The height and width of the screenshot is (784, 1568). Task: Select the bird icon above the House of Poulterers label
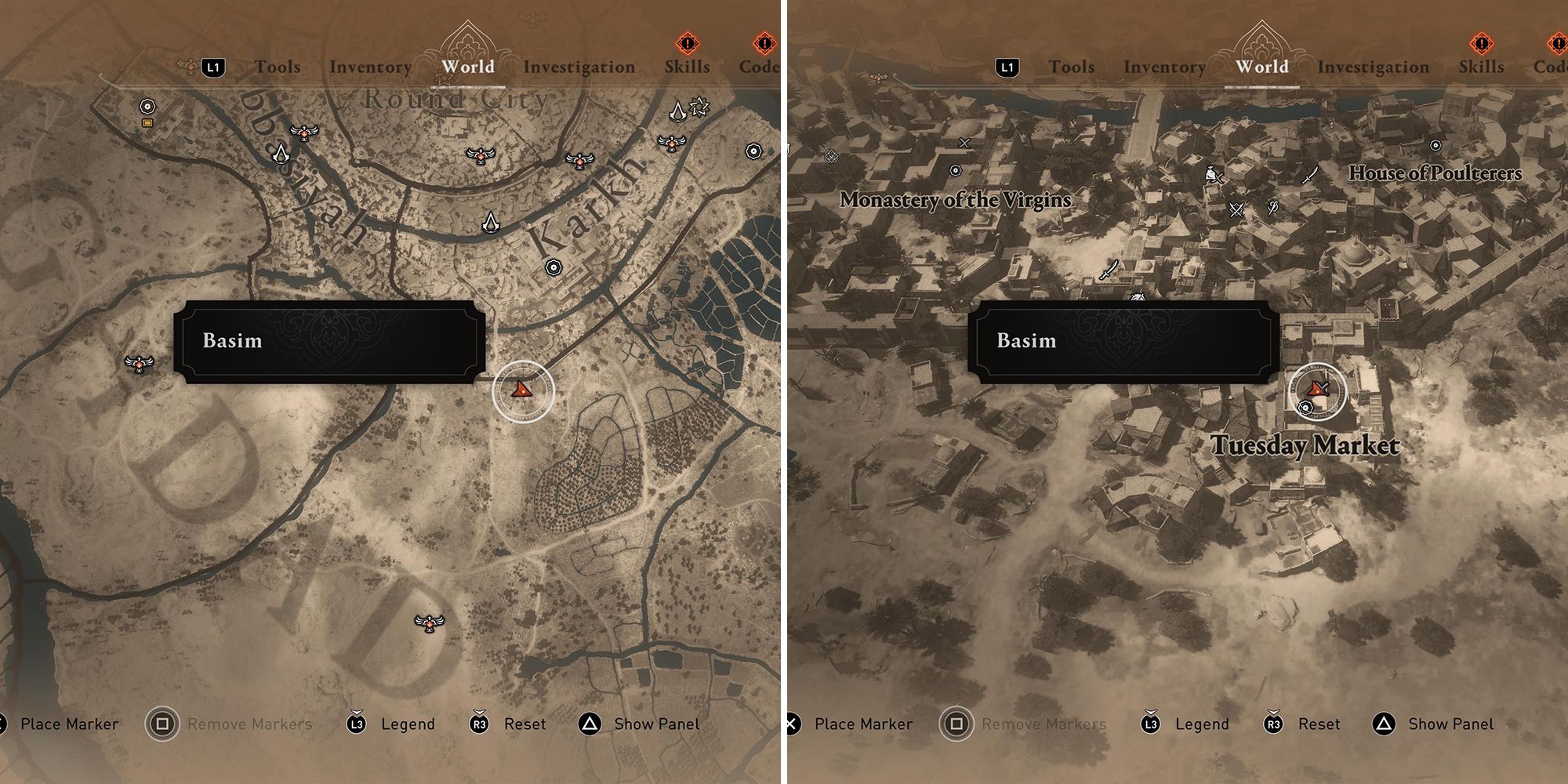1435,145
